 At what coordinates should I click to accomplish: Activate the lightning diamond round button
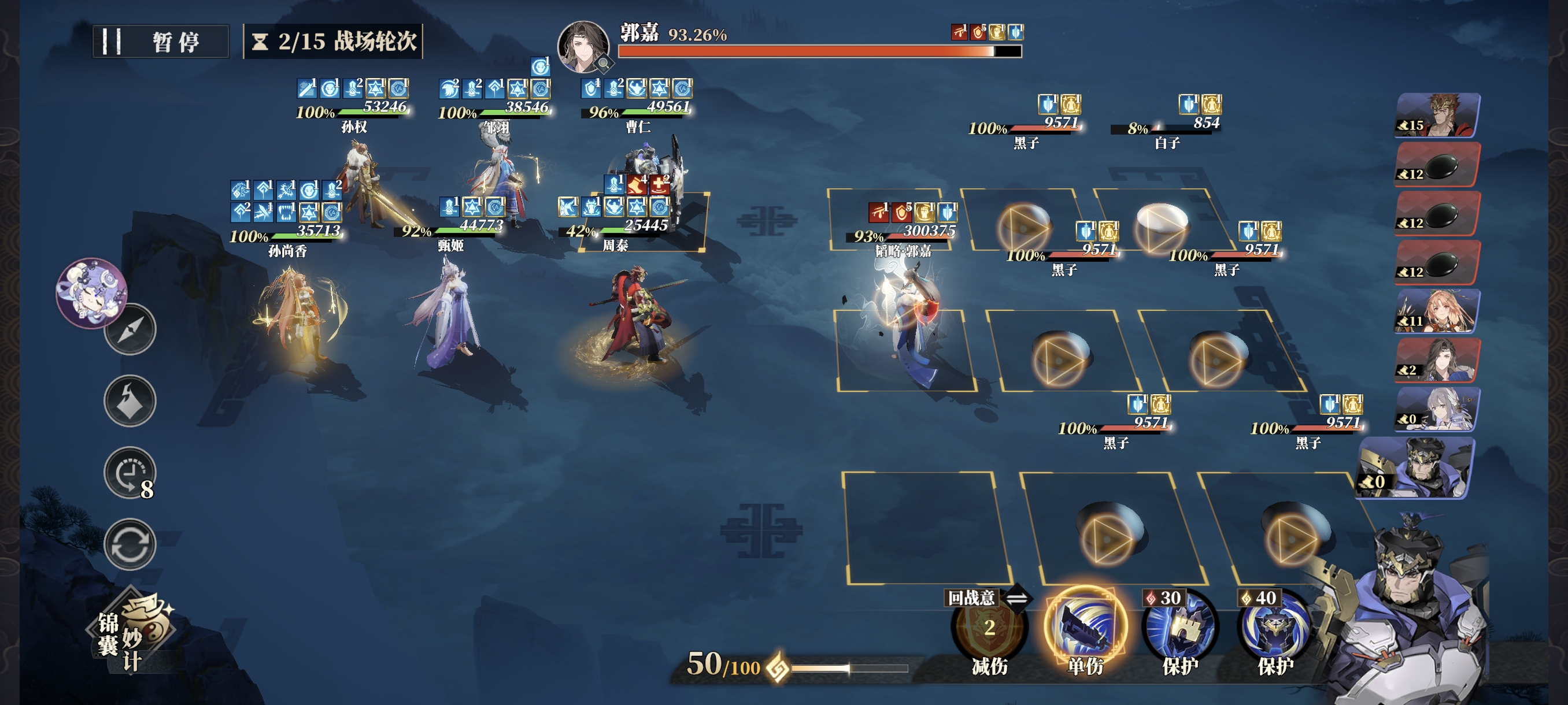click(130, 400)
